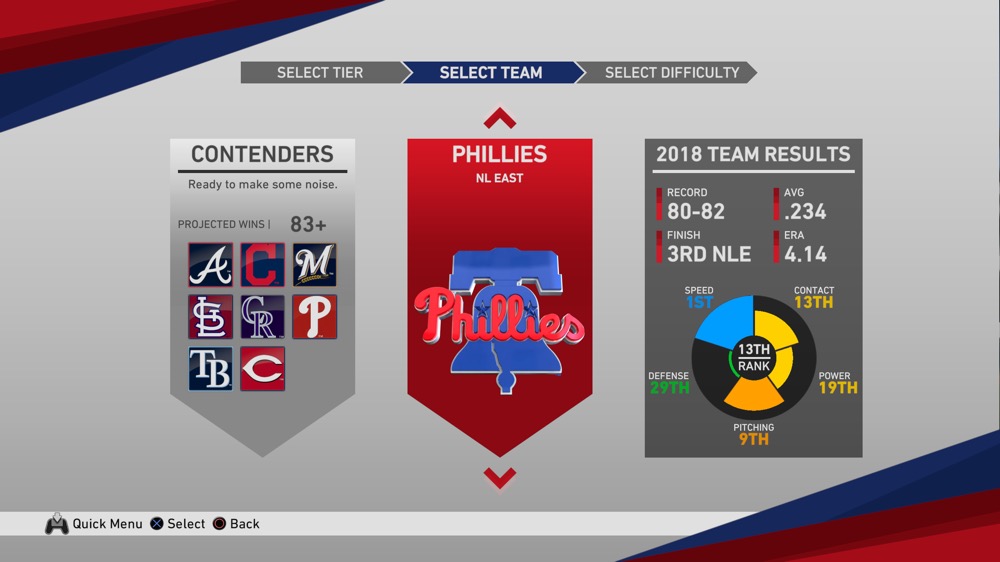Image resolution: width=1000 pixels, height=562 pixels.
Task: Choose the Colorado Rockies logo
Action: tap(263, 317)
